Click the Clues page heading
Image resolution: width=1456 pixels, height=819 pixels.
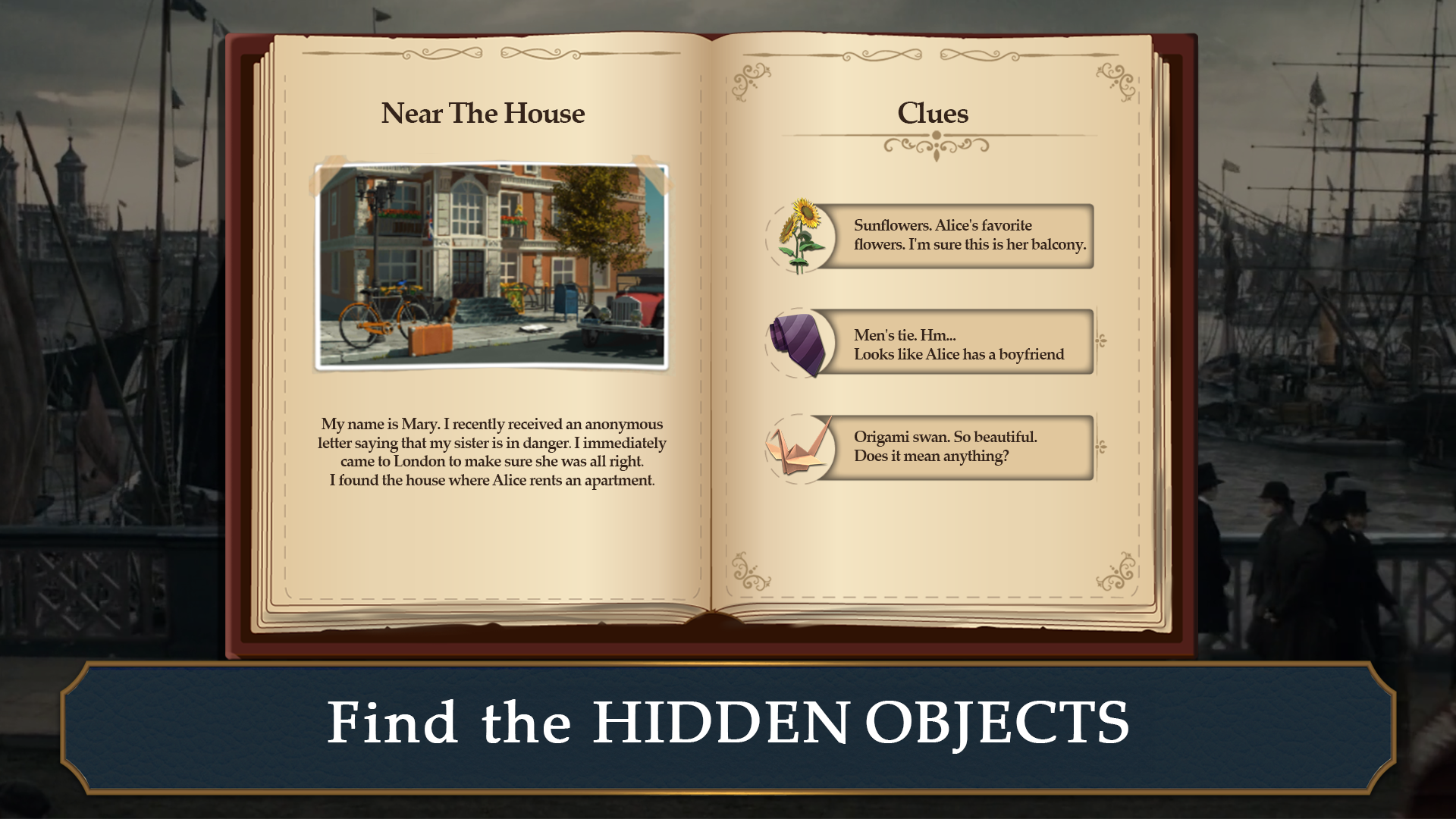pos(932,114)
